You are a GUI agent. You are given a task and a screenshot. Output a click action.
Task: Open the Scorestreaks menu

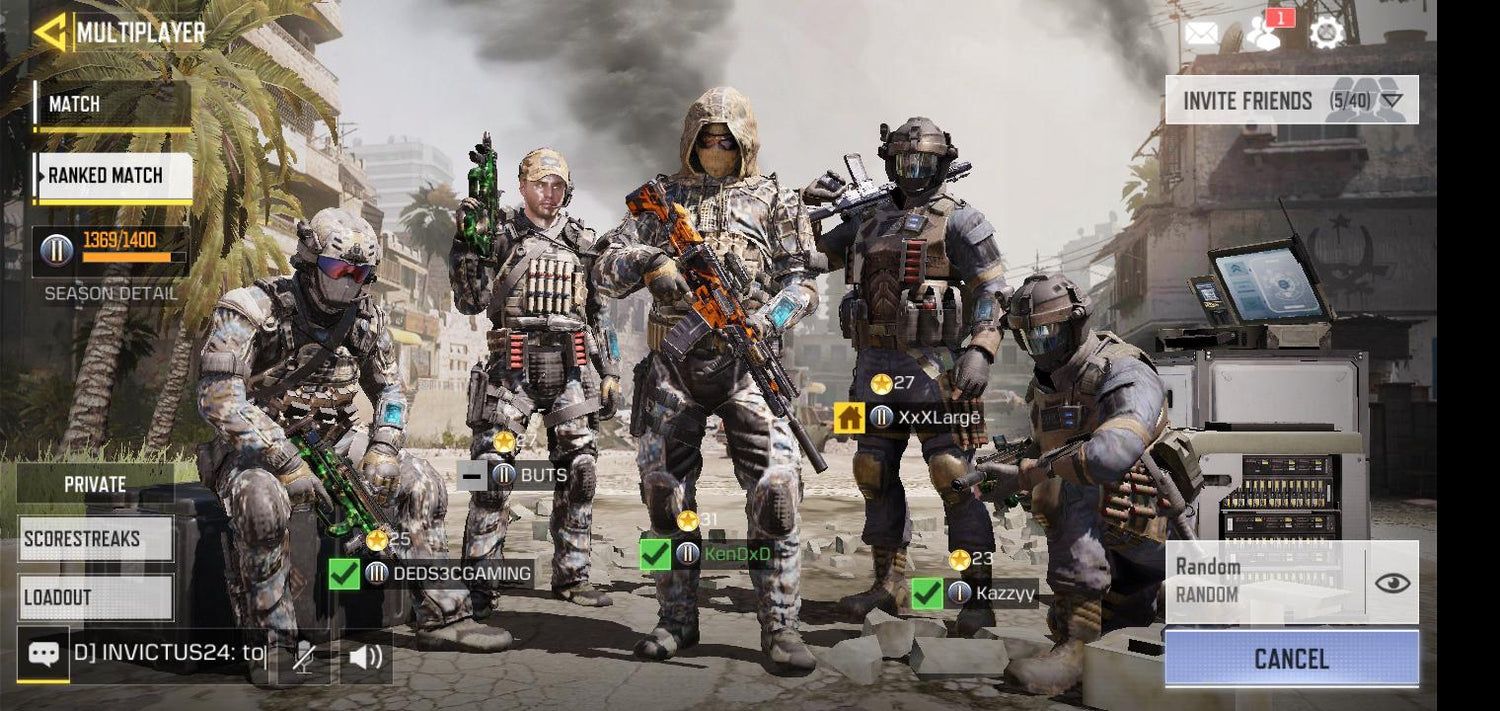(x=95, y=539)
